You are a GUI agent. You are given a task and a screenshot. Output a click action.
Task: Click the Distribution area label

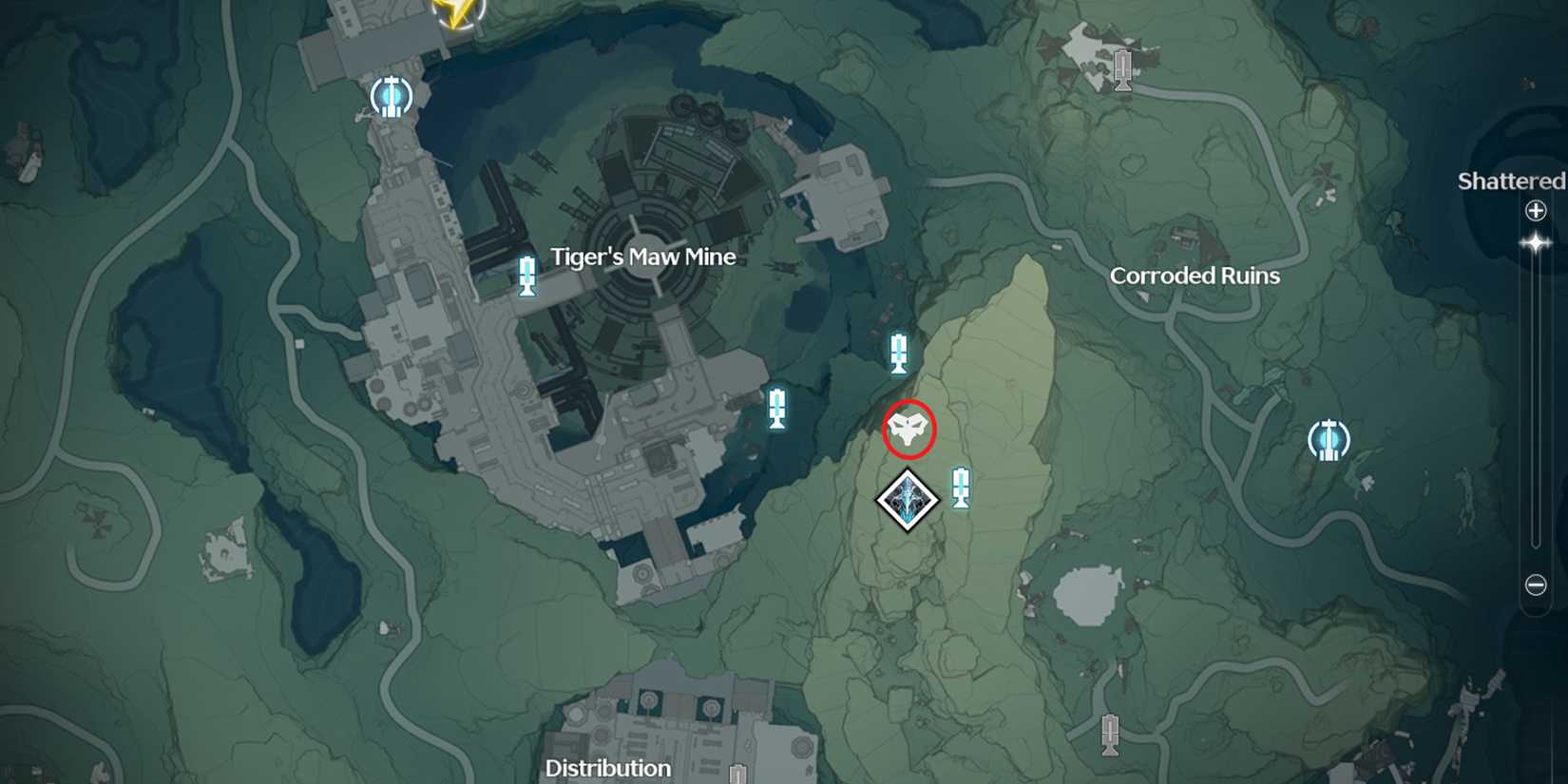609,769
